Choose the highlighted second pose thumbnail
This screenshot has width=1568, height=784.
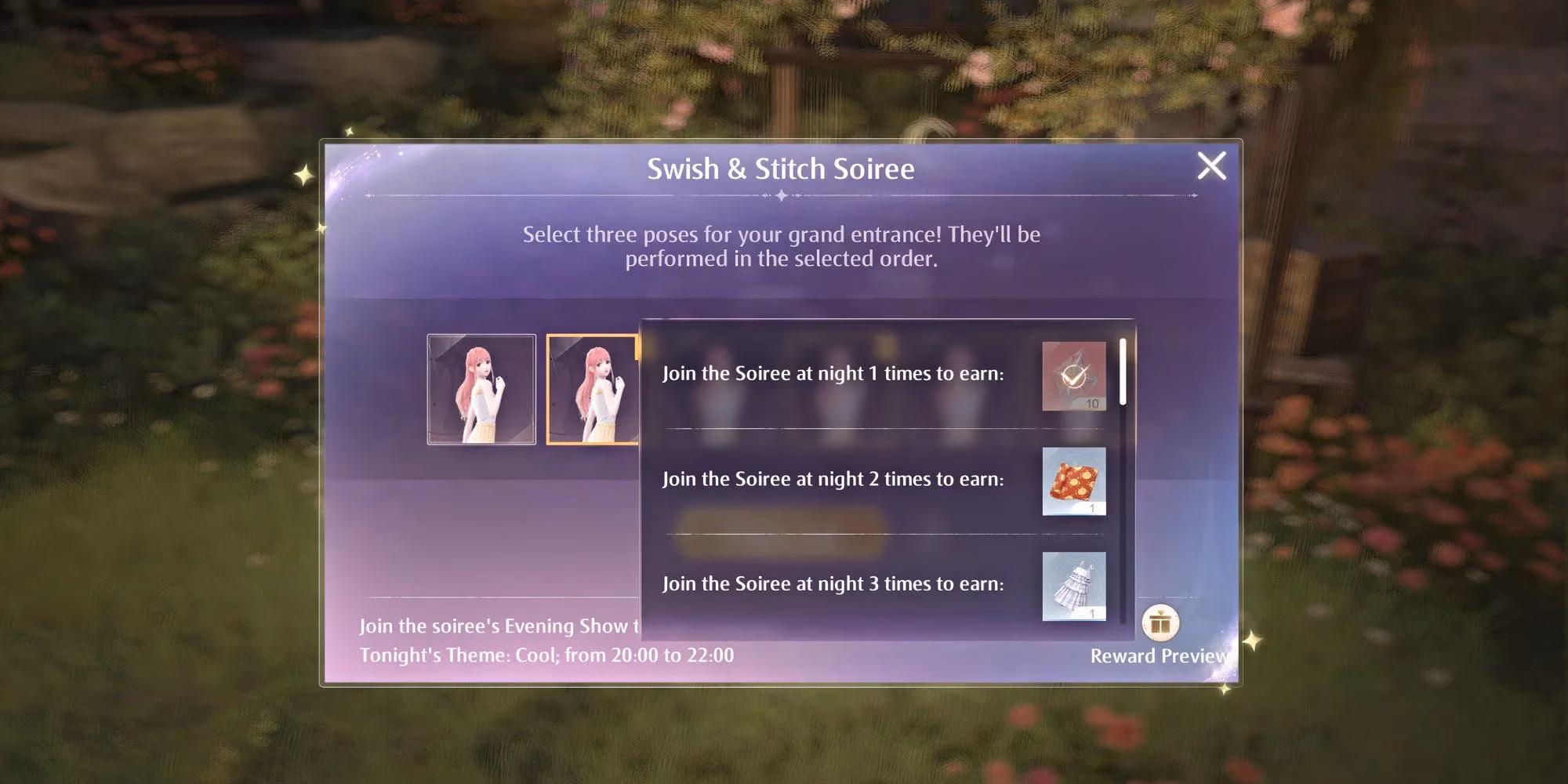593,390
